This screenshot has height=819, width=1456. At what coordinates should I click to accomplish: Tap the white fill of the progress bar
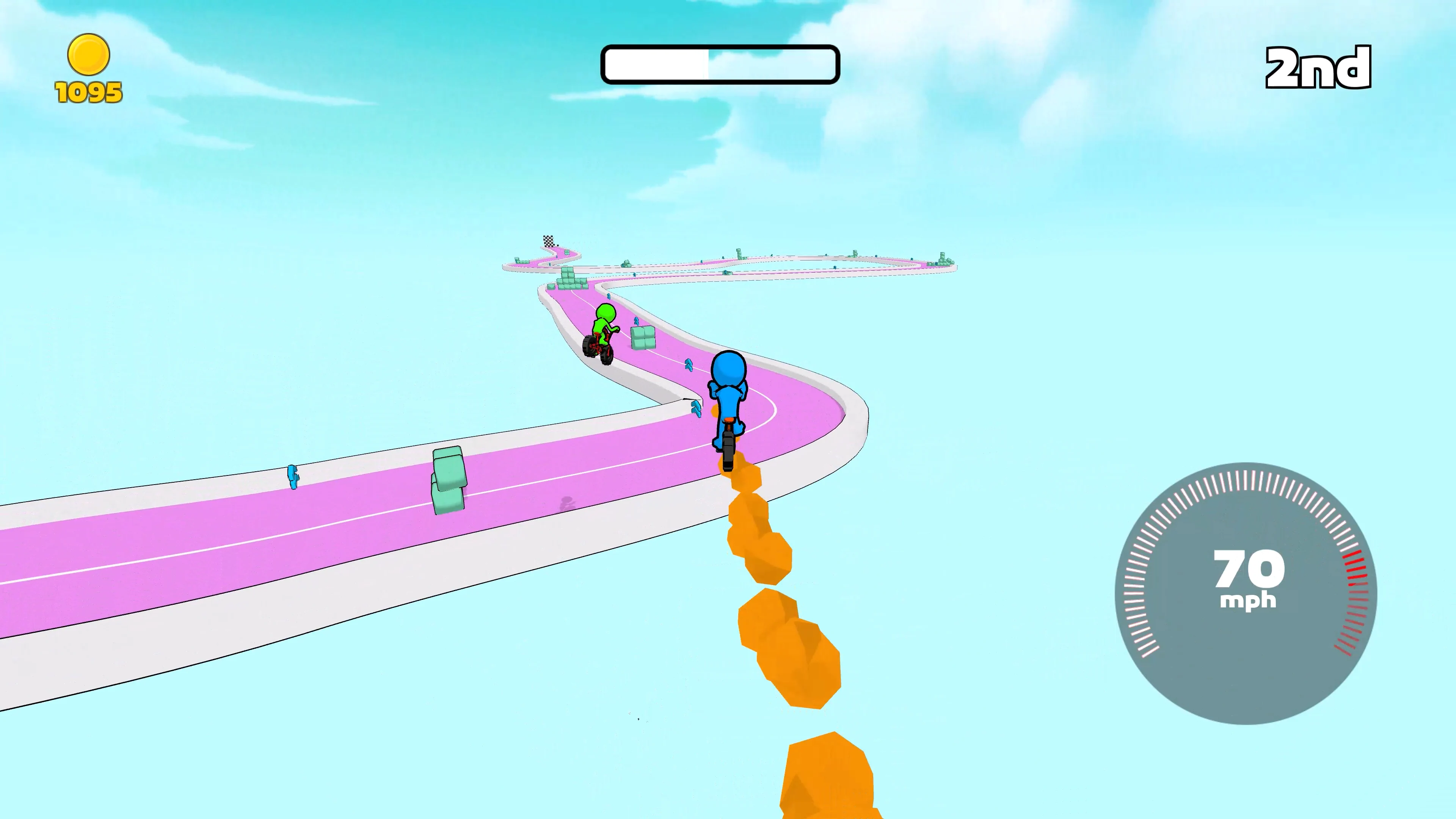(656, 64)
